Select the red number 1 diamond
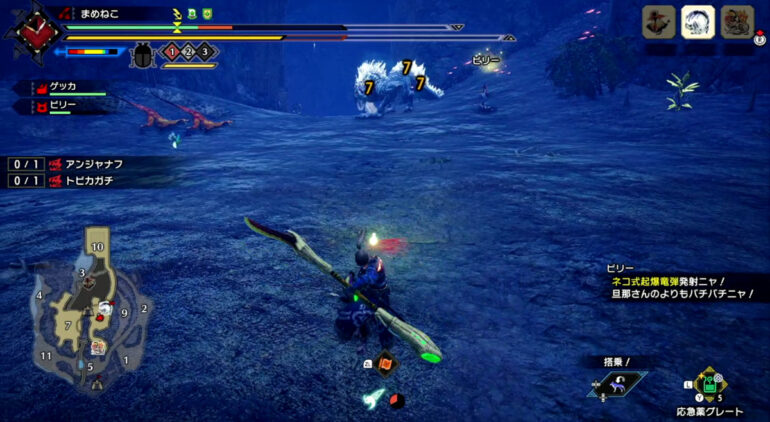This screenshot has height=422, width=770. (171, 51)
